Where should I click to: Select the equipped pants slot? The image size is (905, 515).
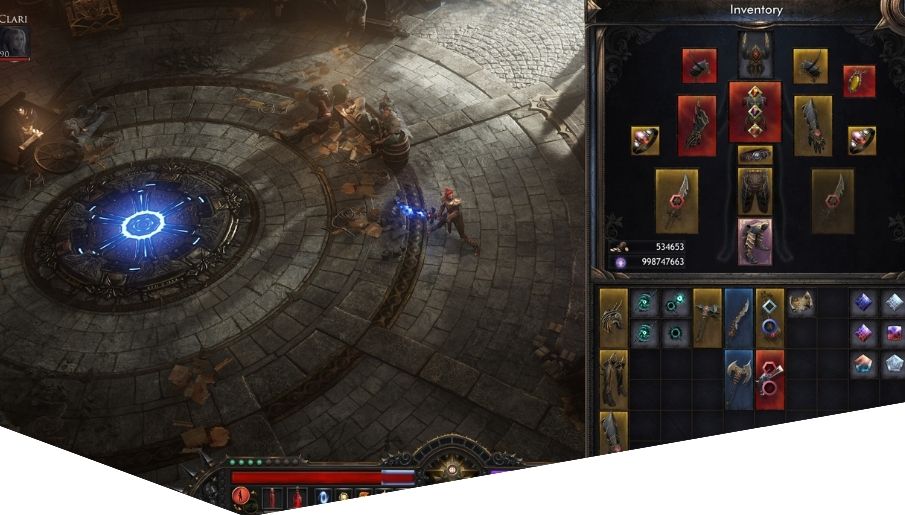(x=755, y=191)
